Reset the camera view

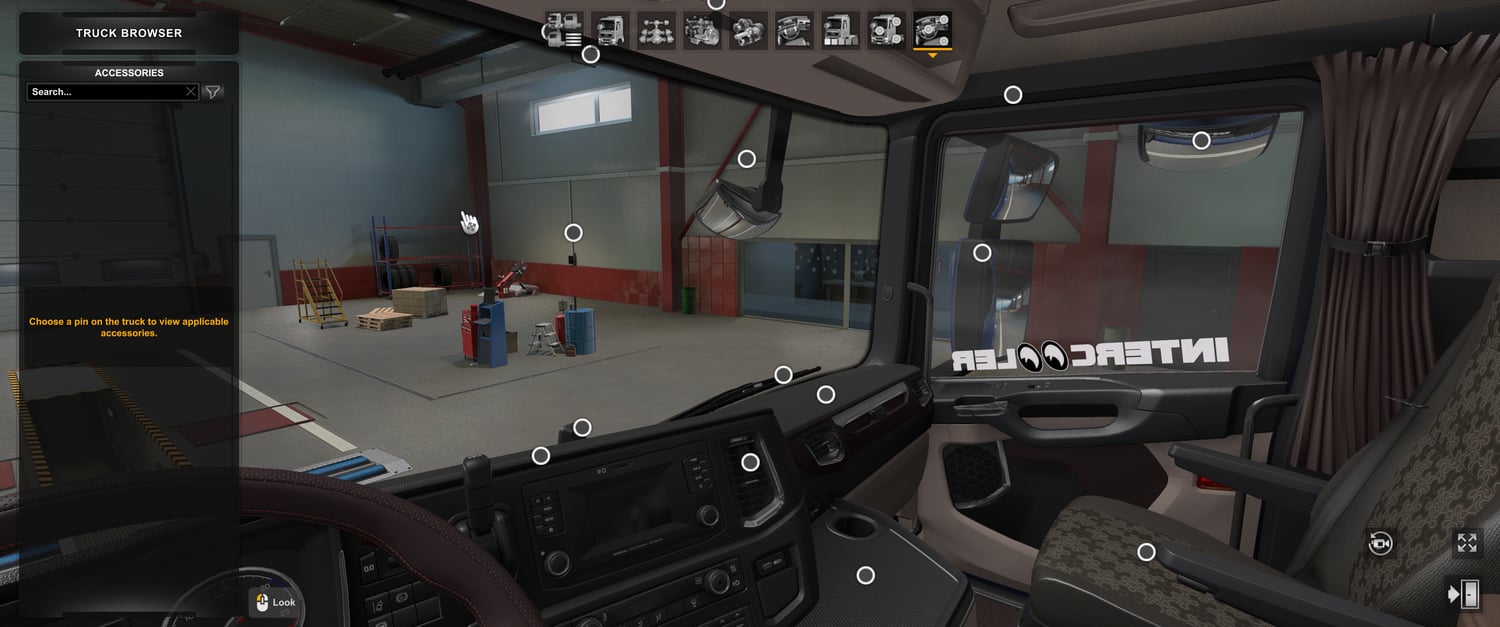tap(1381, 543)
